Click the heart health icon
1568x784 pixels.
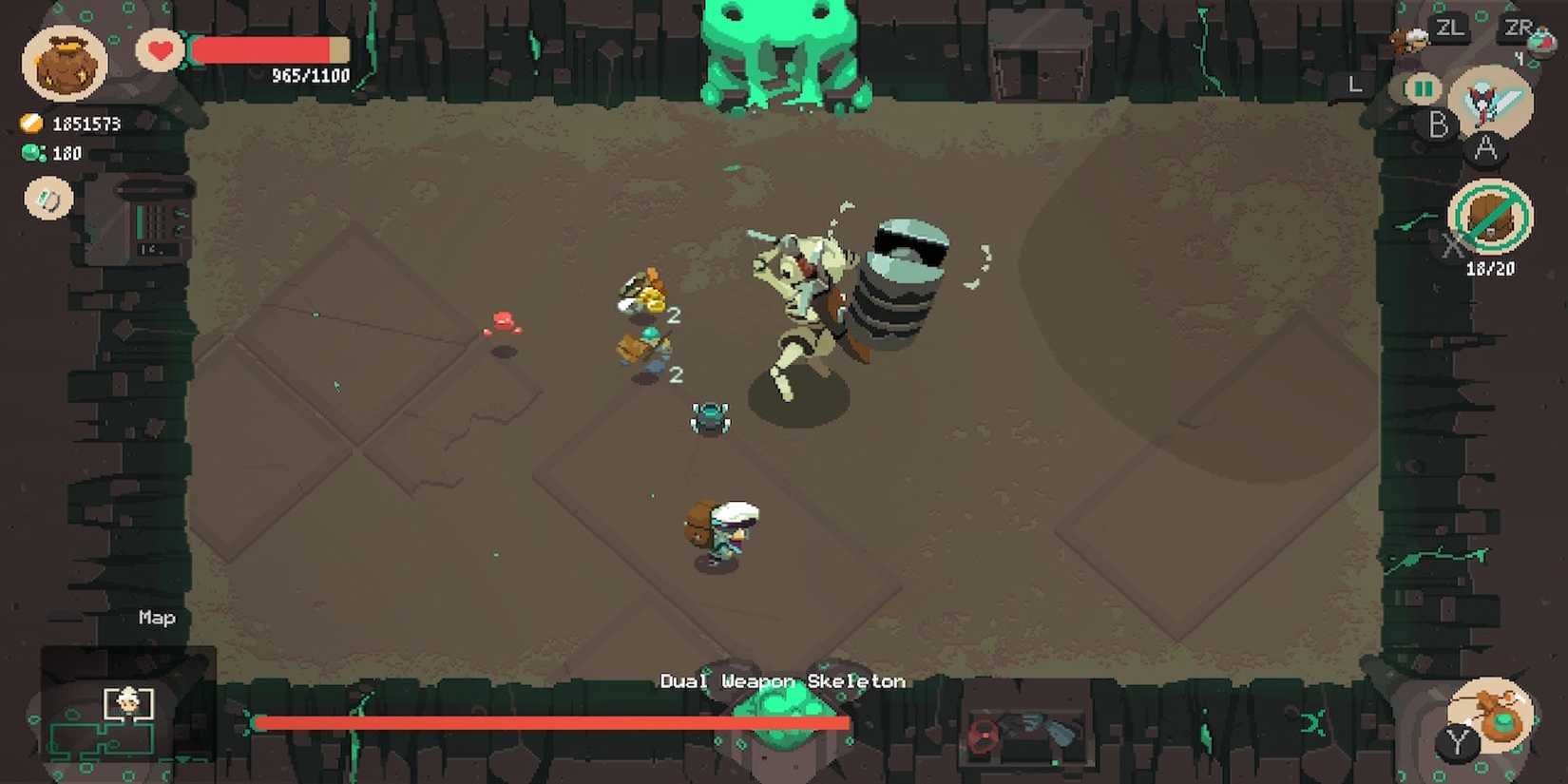160,50
